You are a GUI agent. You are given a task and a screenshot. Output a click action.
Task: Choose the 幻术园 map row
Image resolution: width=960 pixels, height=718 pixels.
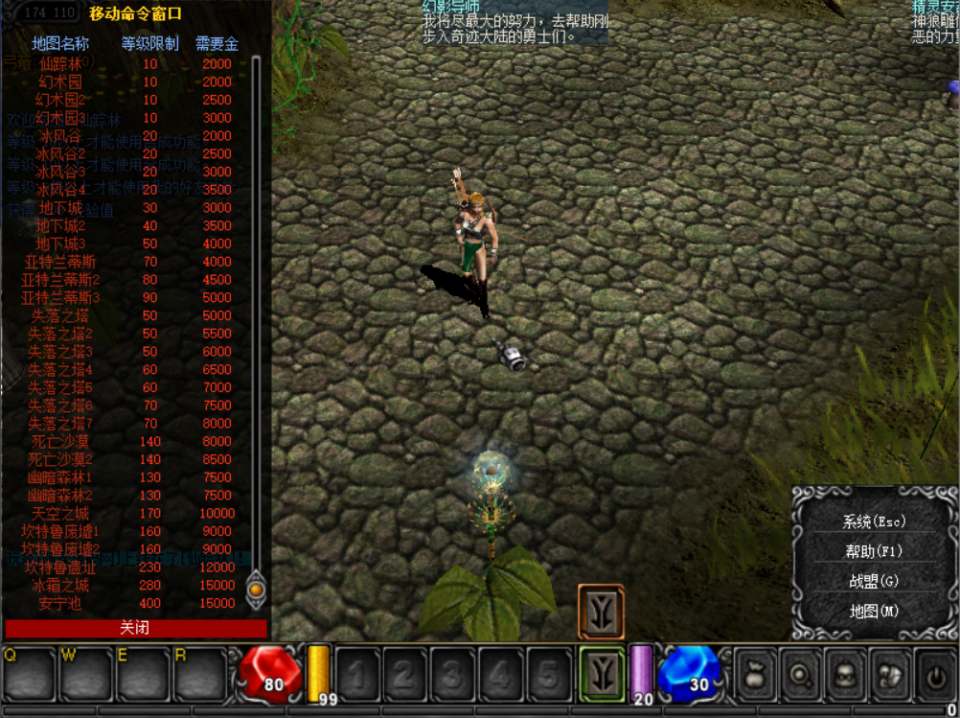[60, 81]
